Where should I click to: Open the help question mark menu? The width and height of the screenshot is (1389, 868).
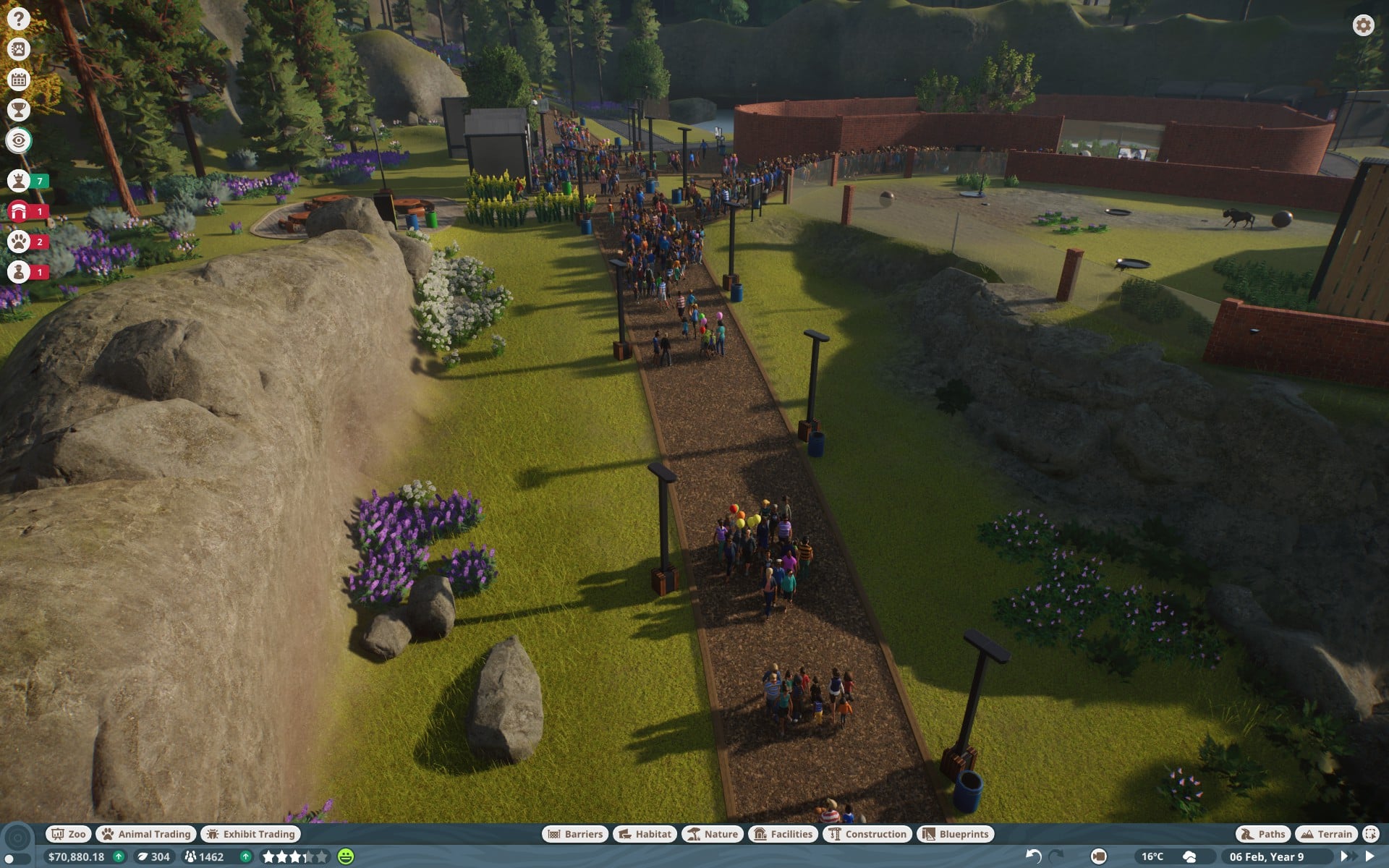tap(19, 19)
